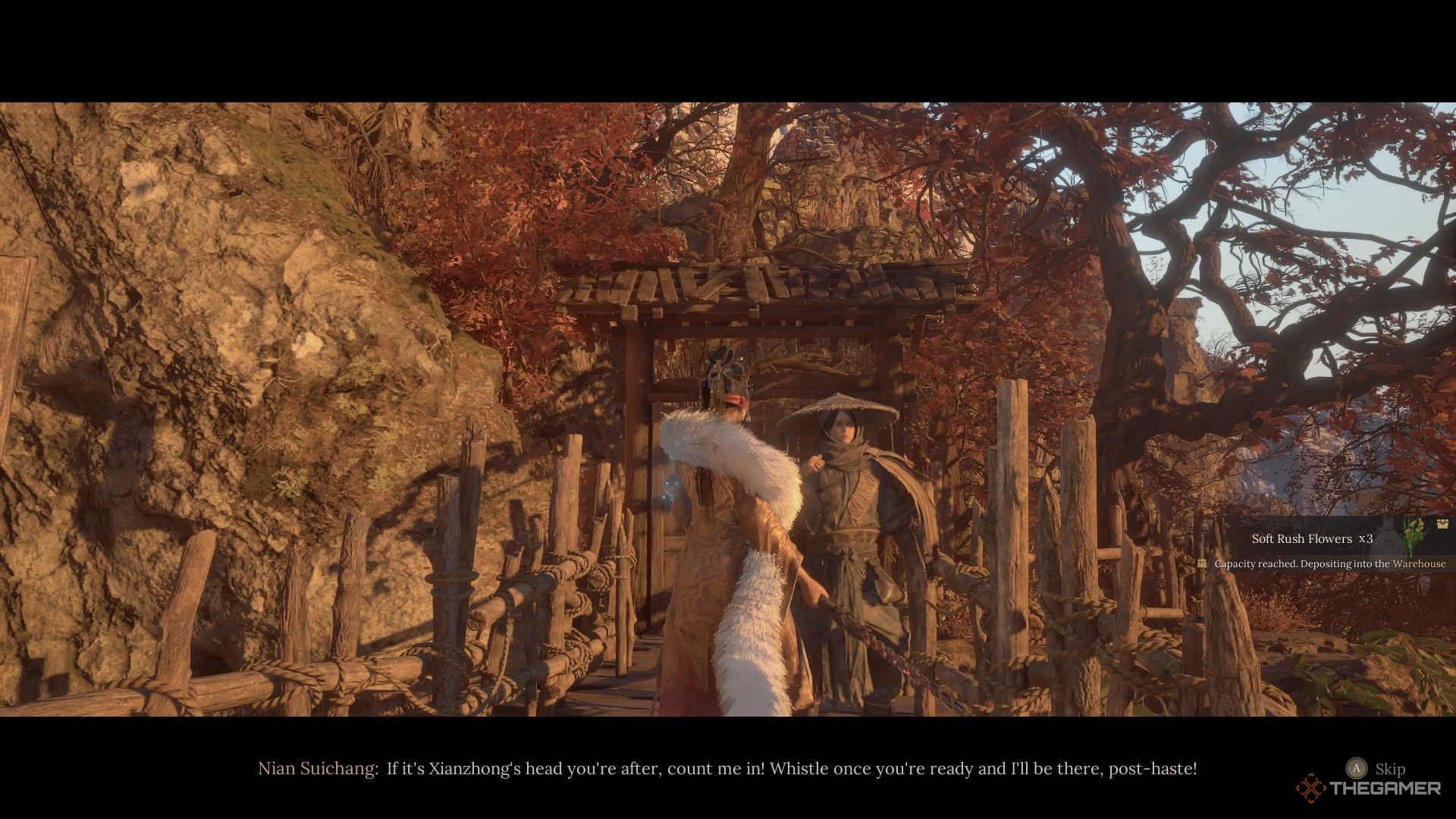Select the Soft Rush Flowers loot notification
The height and width of the screenshot is (819, 1456).
point(1312,538)
